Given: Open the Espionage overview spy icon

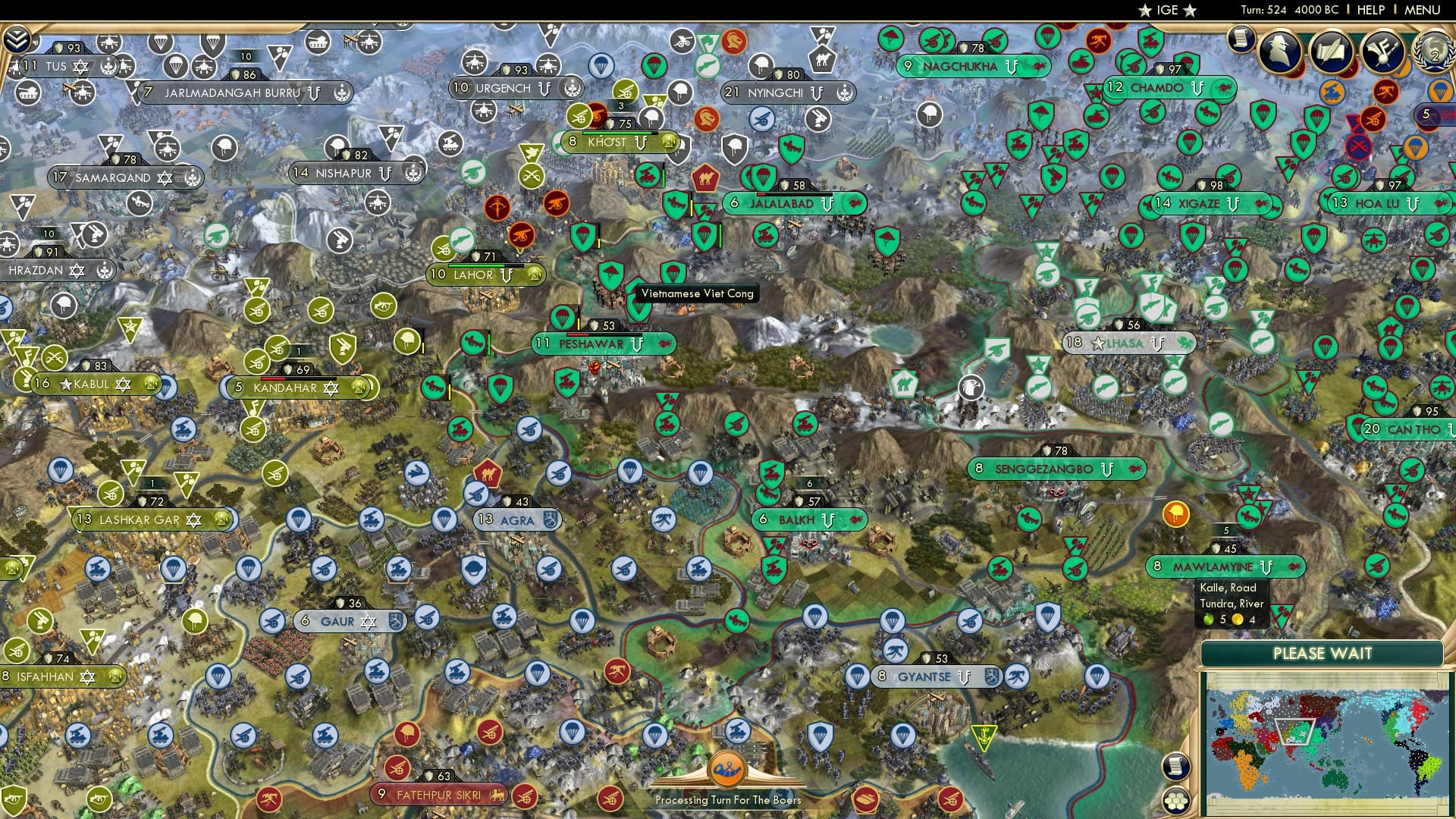Looking at the screenshot, I should pyautogui.click(x=1279, y=51).
